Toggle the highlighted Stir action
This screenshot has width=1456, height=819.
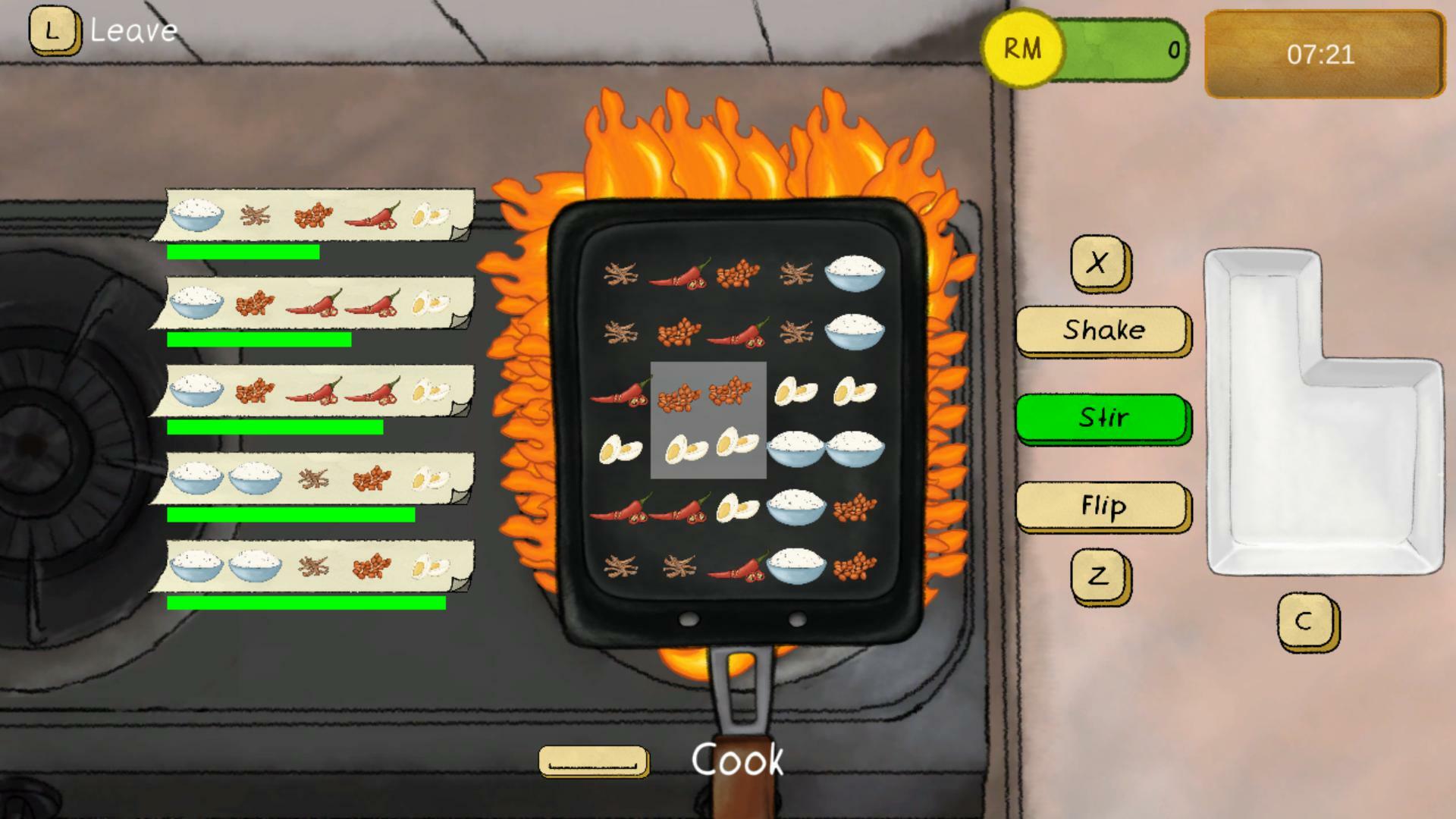pyautogui.click(x=1103, y=418)
